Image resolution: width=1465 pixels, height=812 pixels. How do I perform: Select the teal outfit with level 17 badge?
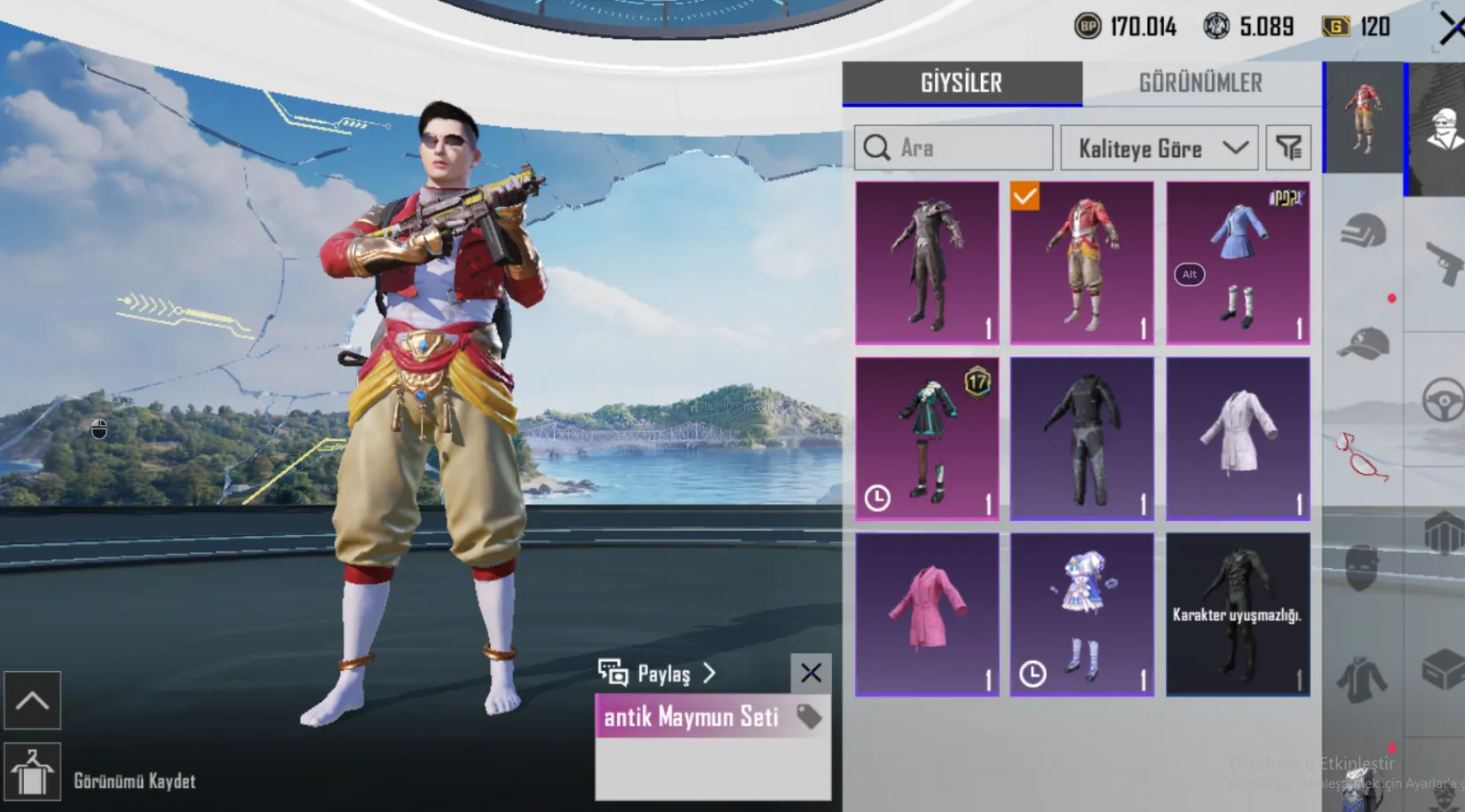click(927, 438)
